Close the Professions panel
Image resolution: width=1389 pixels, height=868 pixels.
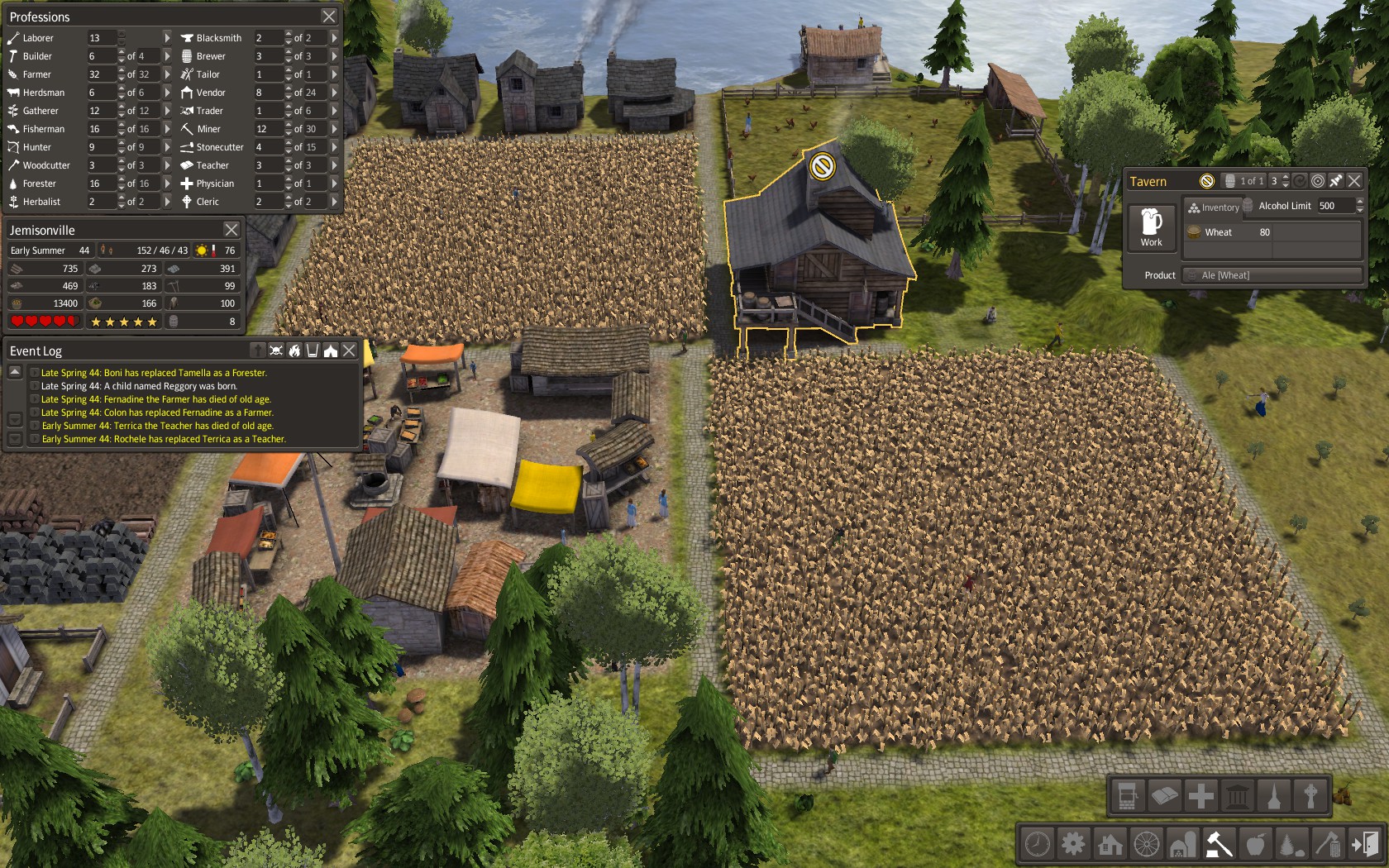(328, 17)
